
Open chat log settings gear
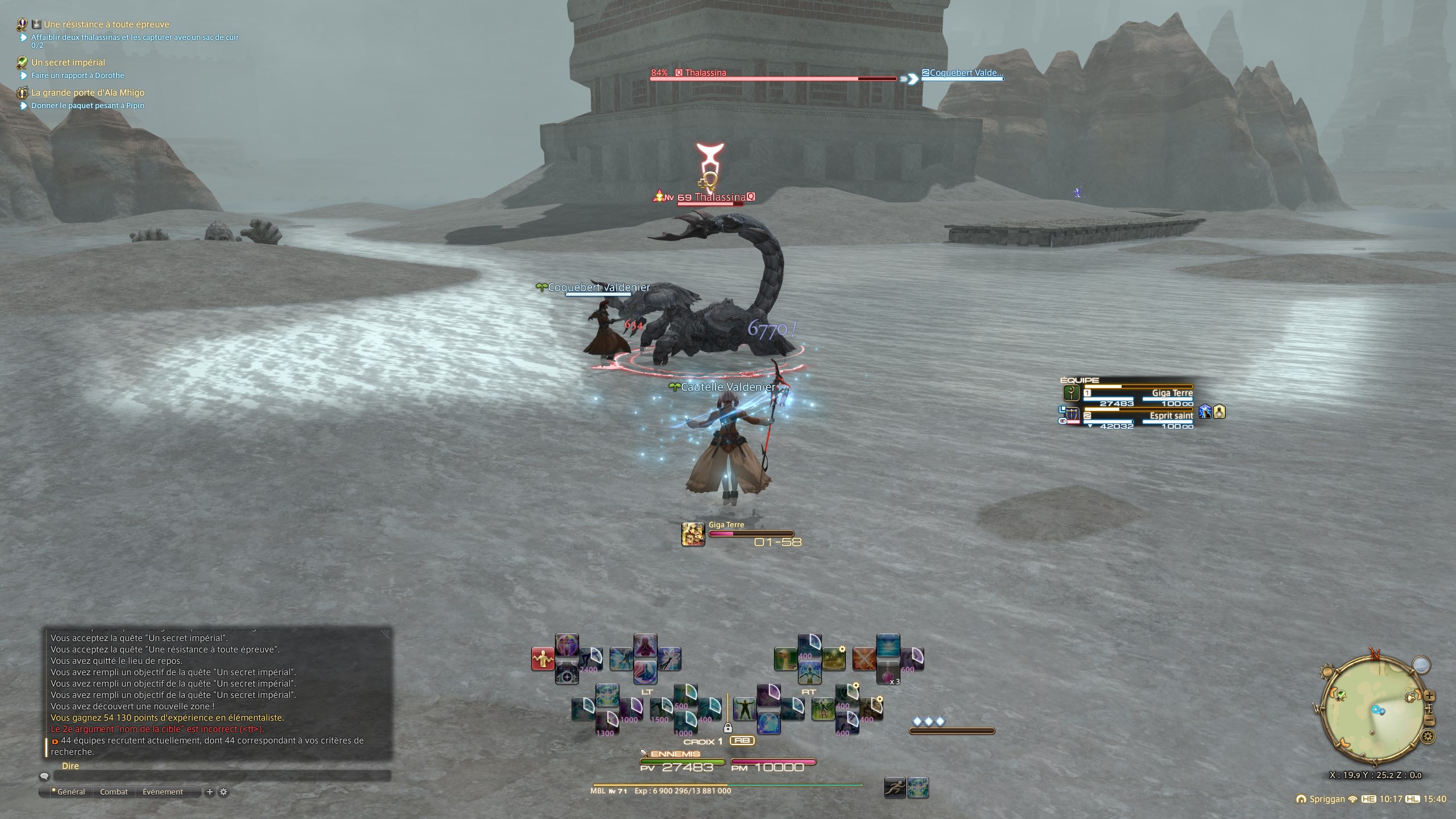point(224,792)
